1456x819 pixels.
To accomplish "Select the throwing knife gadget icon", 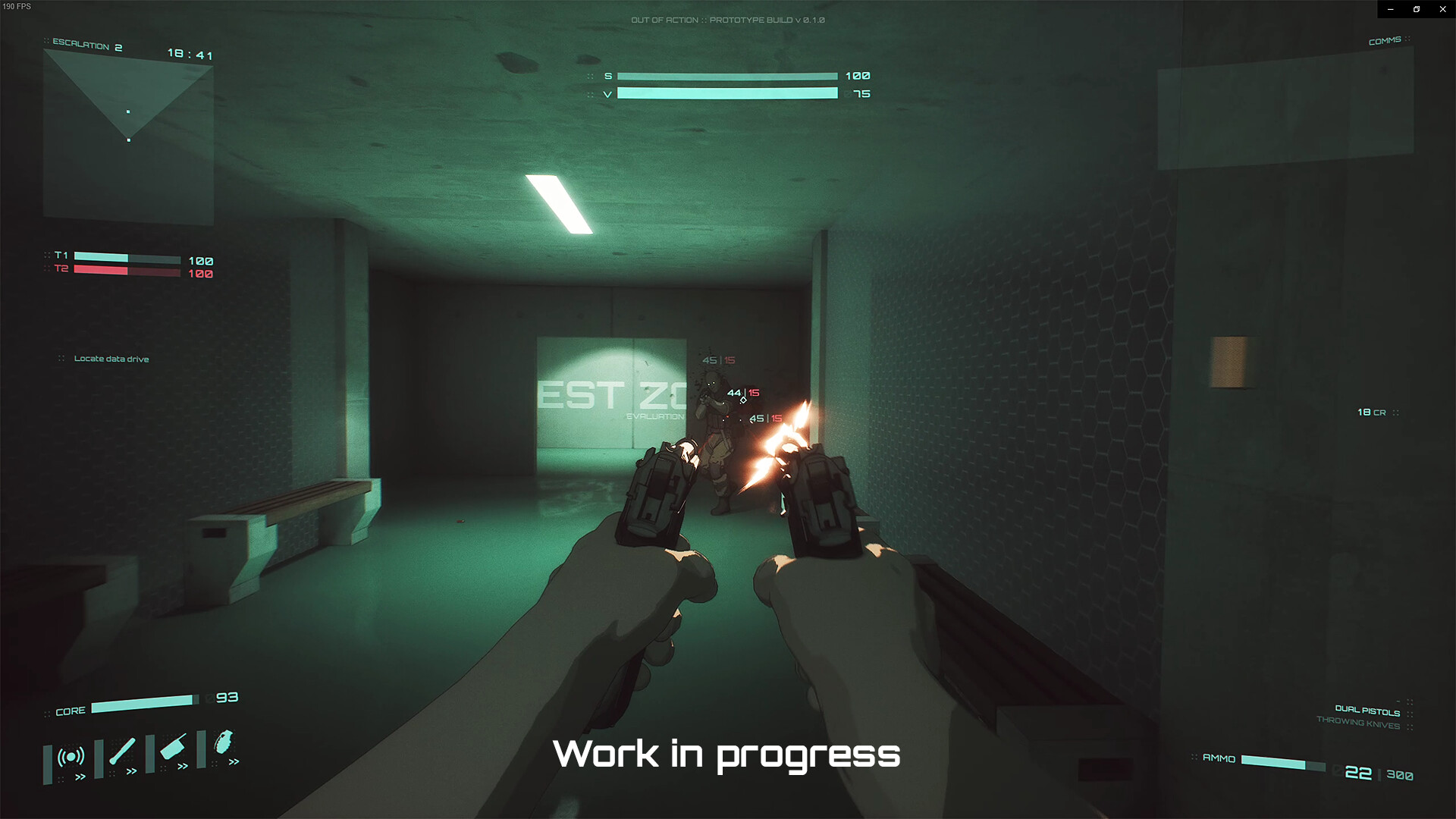I will tap(173, 746).
